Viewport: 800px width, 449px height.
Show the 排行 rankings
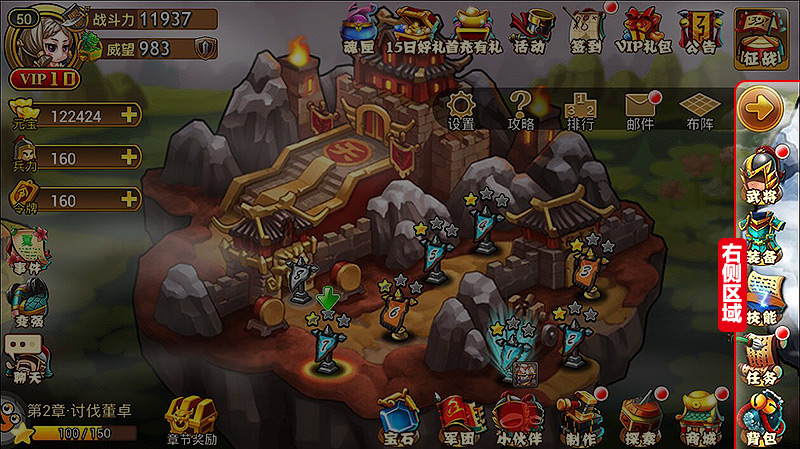coord(580,109)
